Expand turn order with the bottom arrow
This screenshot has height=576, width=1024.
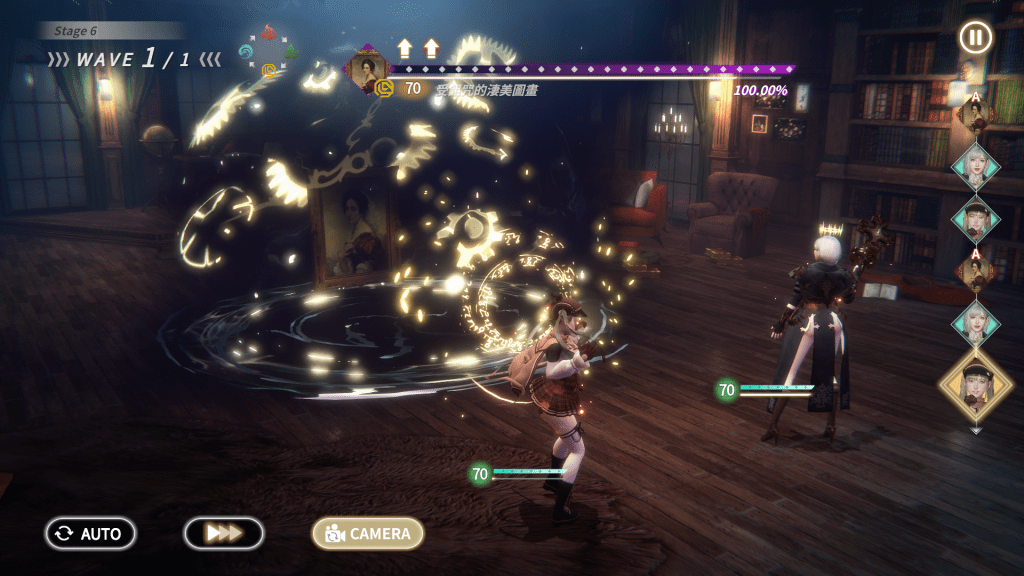tap(976, 431)
